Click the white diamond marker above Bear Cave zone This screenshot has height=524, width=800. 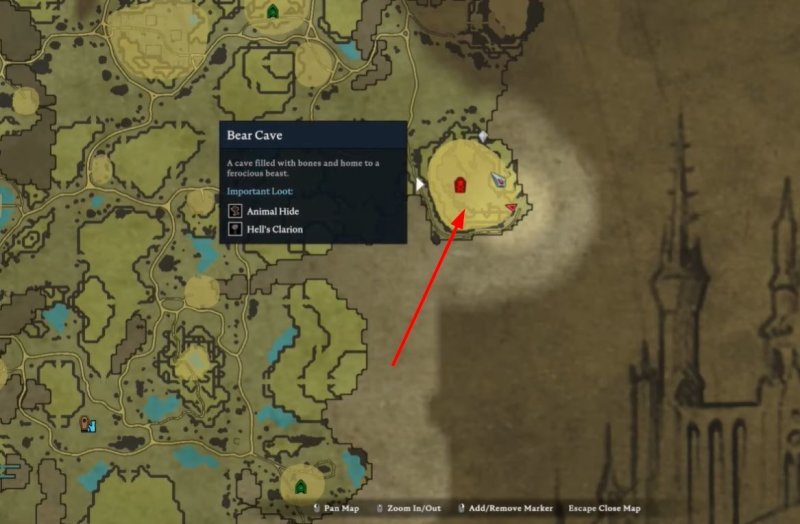tap(483, 136)
